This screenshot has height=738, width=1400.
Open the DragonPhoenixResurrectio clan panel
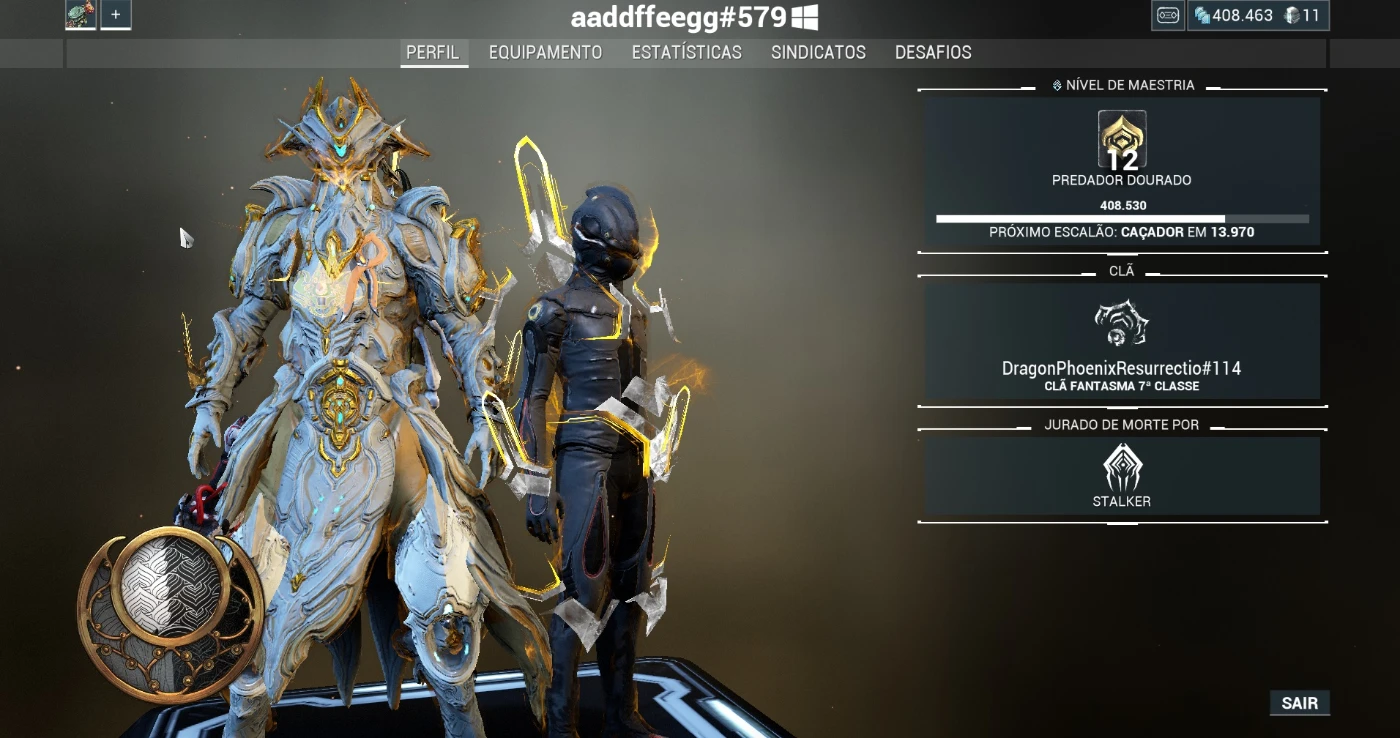tap(1121, 341)
